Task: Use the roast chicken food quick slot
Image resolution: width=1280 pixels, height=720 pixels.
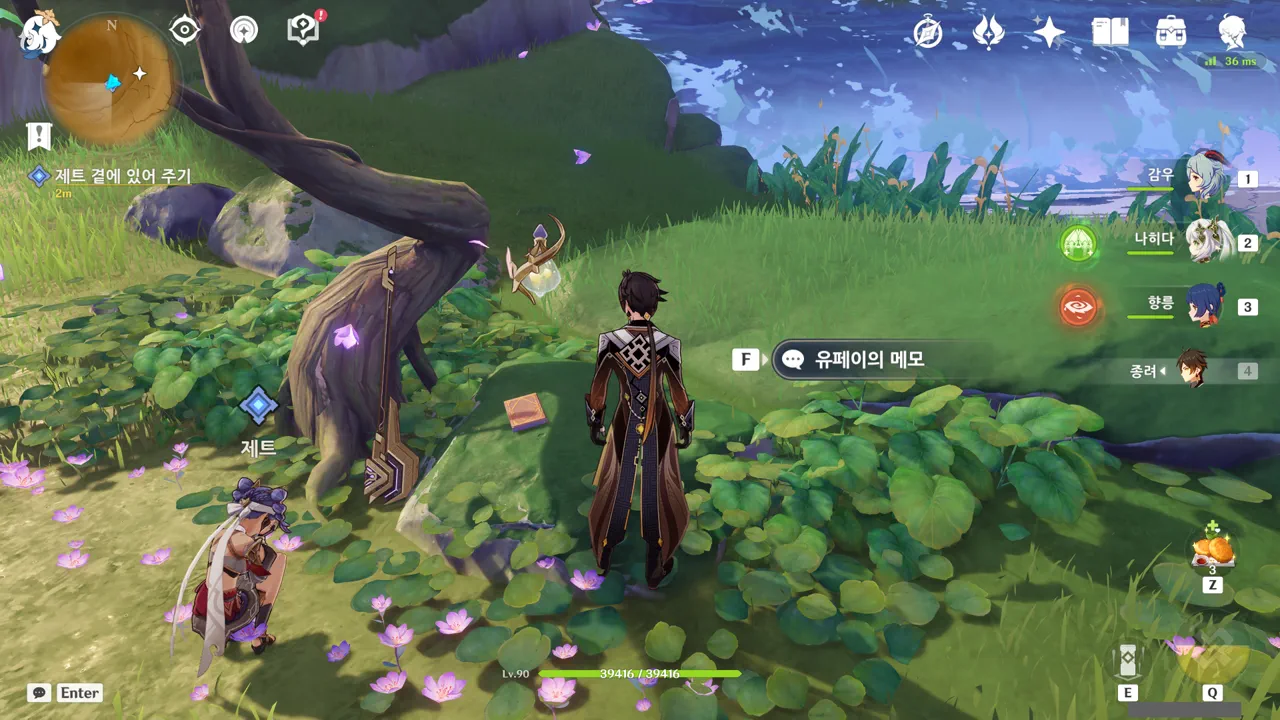Action: (x=1213, y=549)
